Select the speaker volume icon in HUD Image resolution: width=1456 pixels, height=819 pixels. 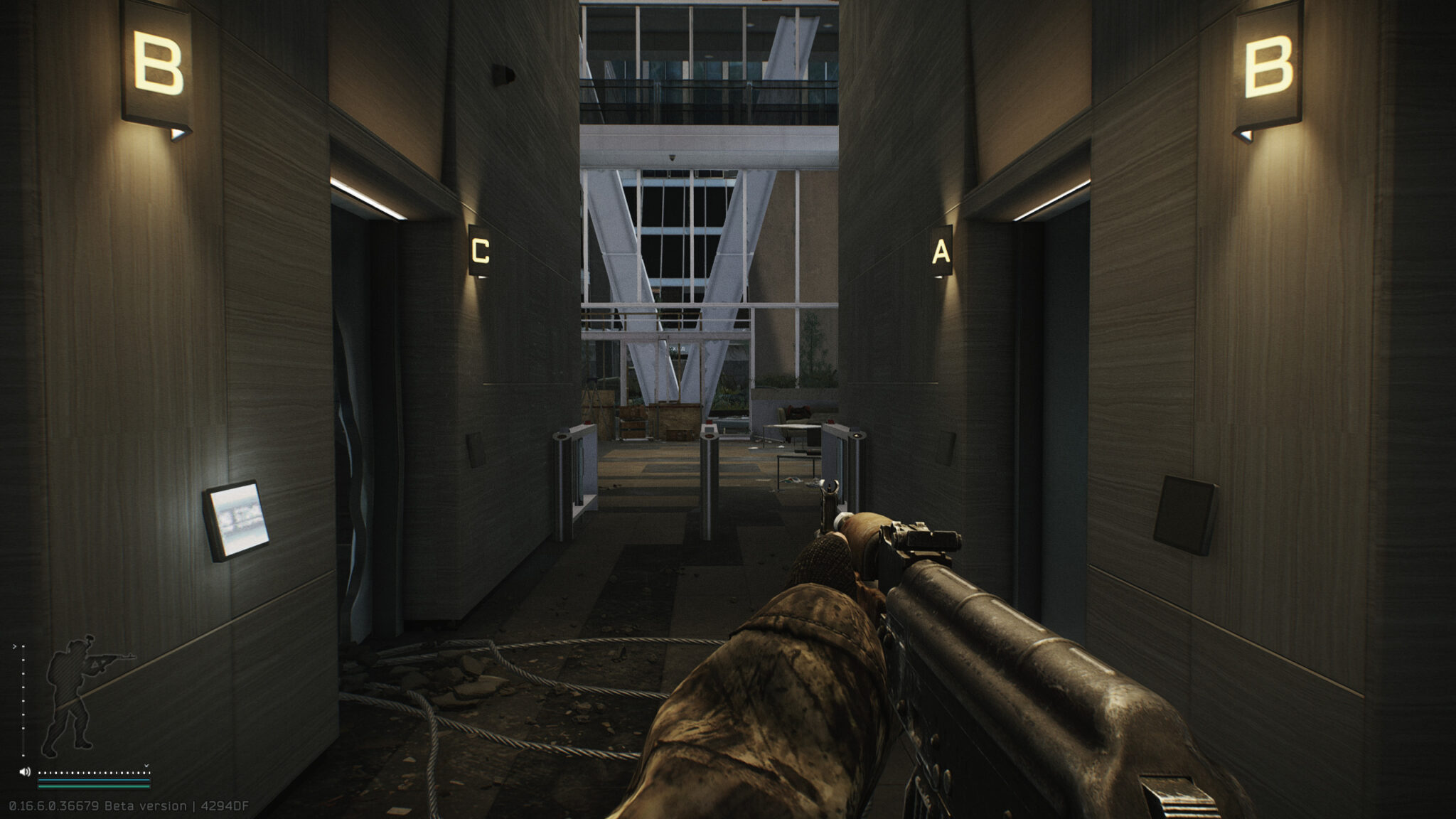[x=25, y=771]
